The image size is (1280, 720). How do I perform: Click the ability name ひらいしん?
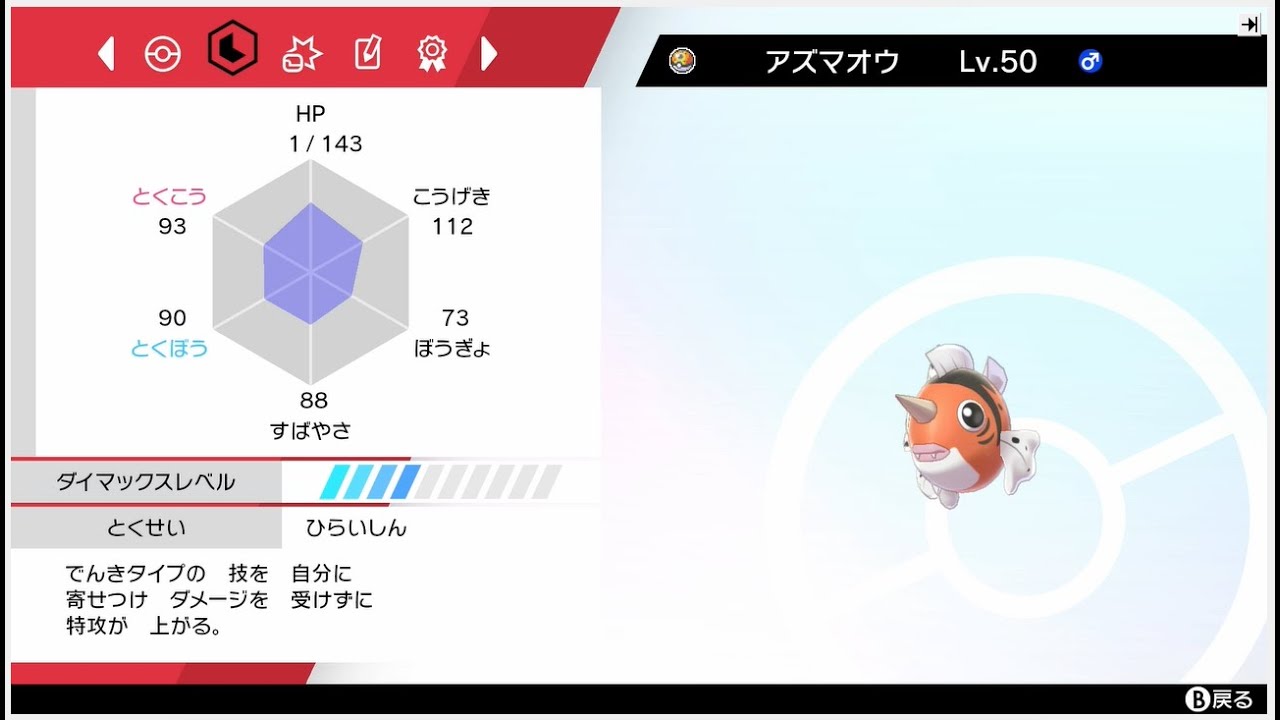coord(355,527)
